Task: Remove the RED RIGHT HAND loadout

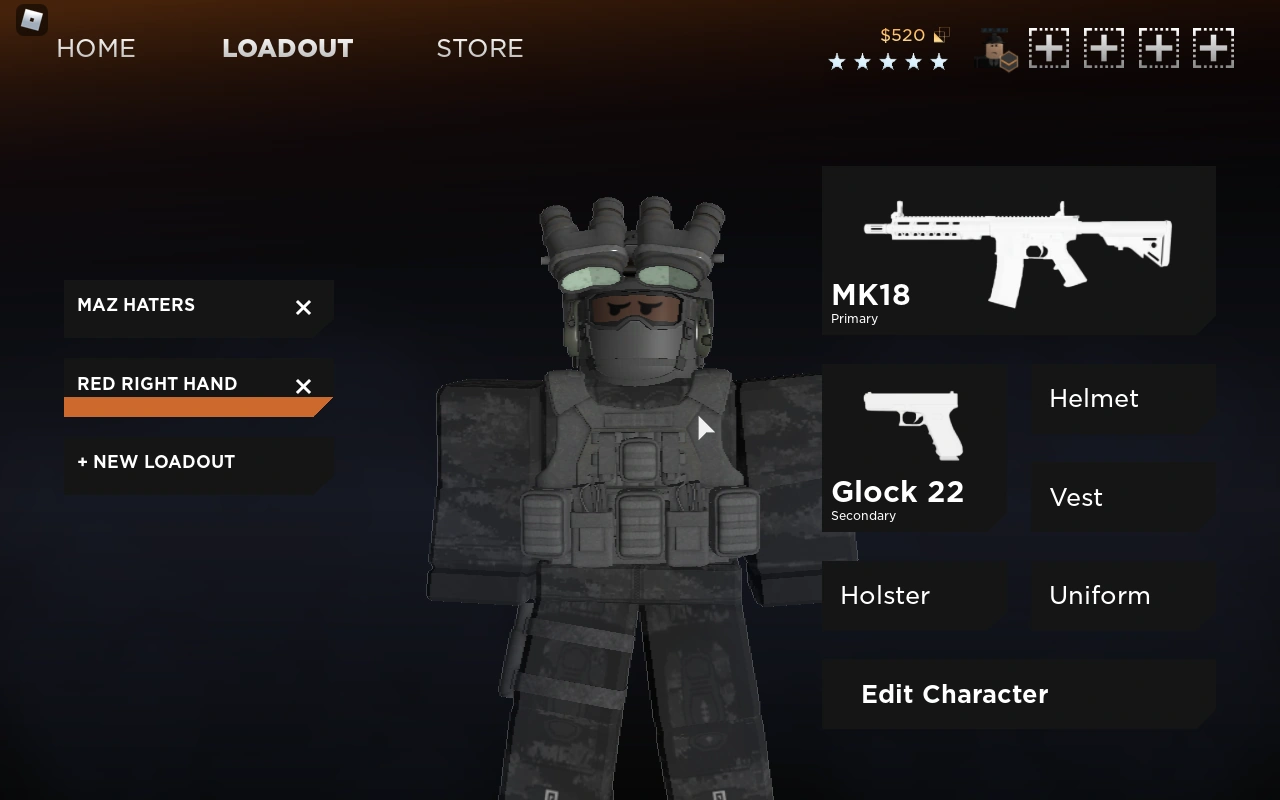Action: click(303, 386)
